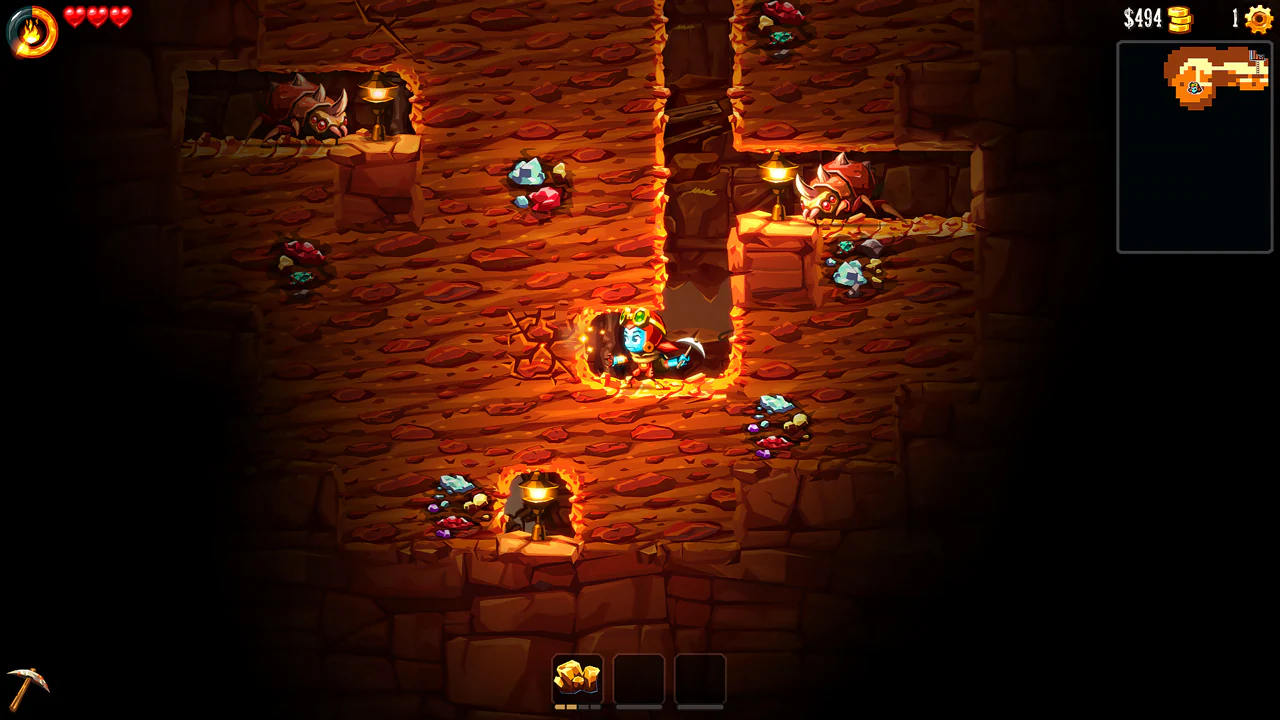Screen dimensions: 1280x720
Task: Select the gold ore in the first inventory slot
Action: point(575,677)
